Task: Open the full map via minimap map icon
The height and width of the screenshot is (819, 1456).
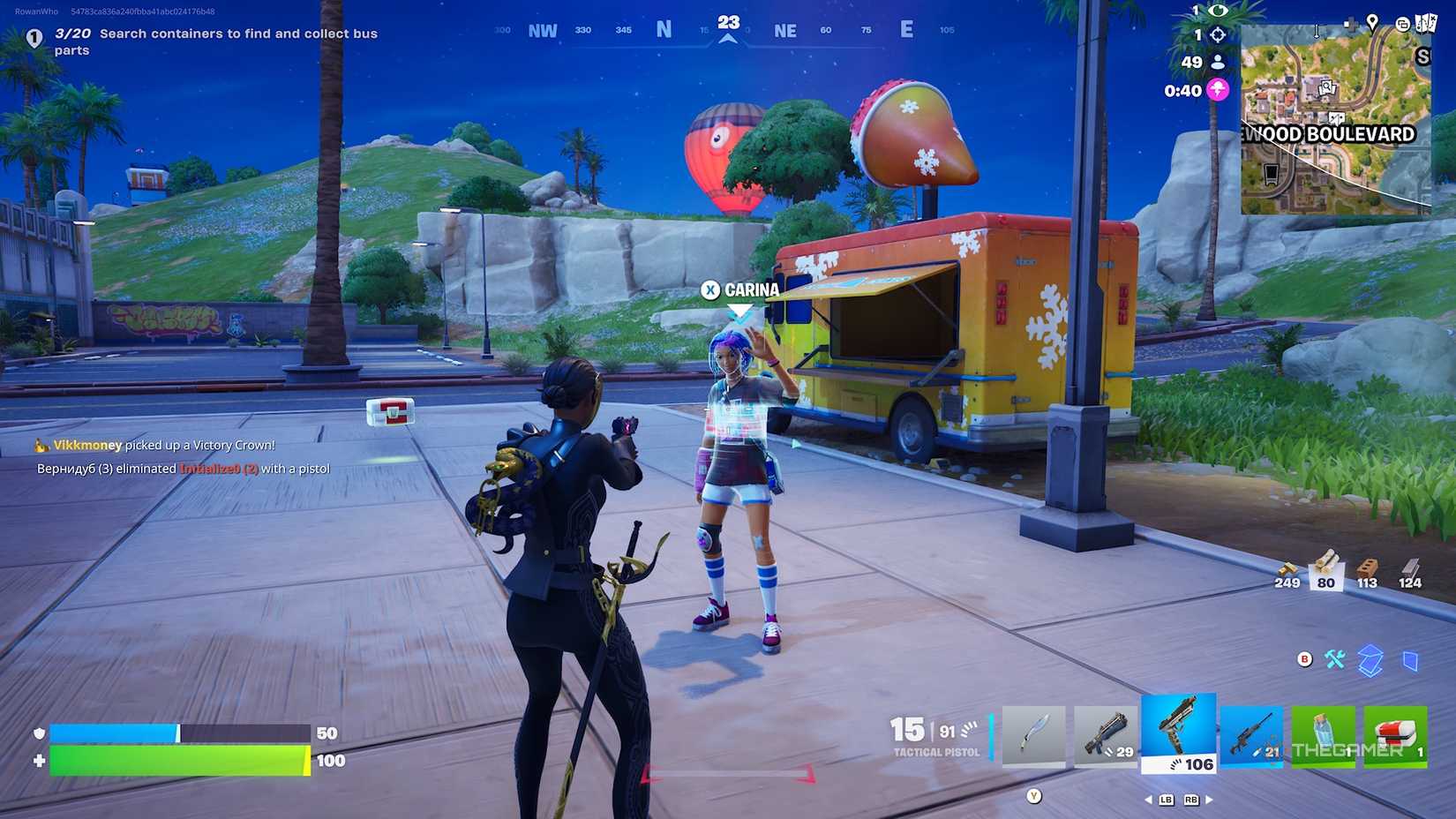Action: (1425, 25)
